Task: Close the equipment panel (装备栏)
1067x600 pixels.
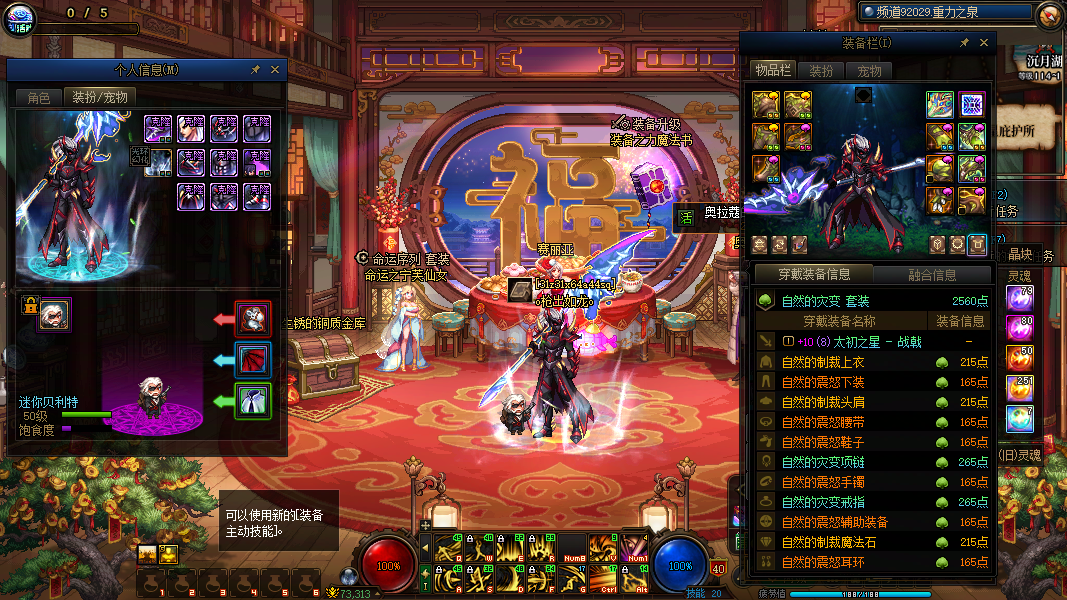Action: click(984, 43)
